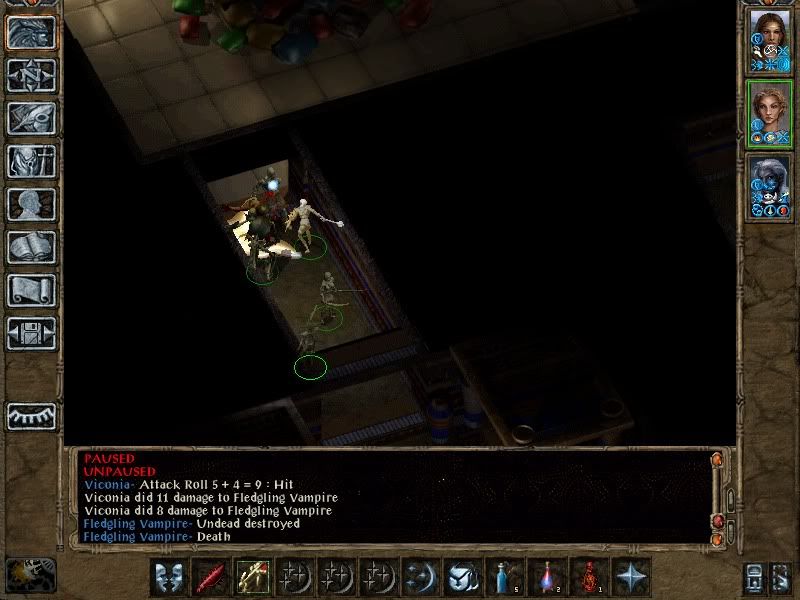Open the priest scroll button

pos(31,290)
